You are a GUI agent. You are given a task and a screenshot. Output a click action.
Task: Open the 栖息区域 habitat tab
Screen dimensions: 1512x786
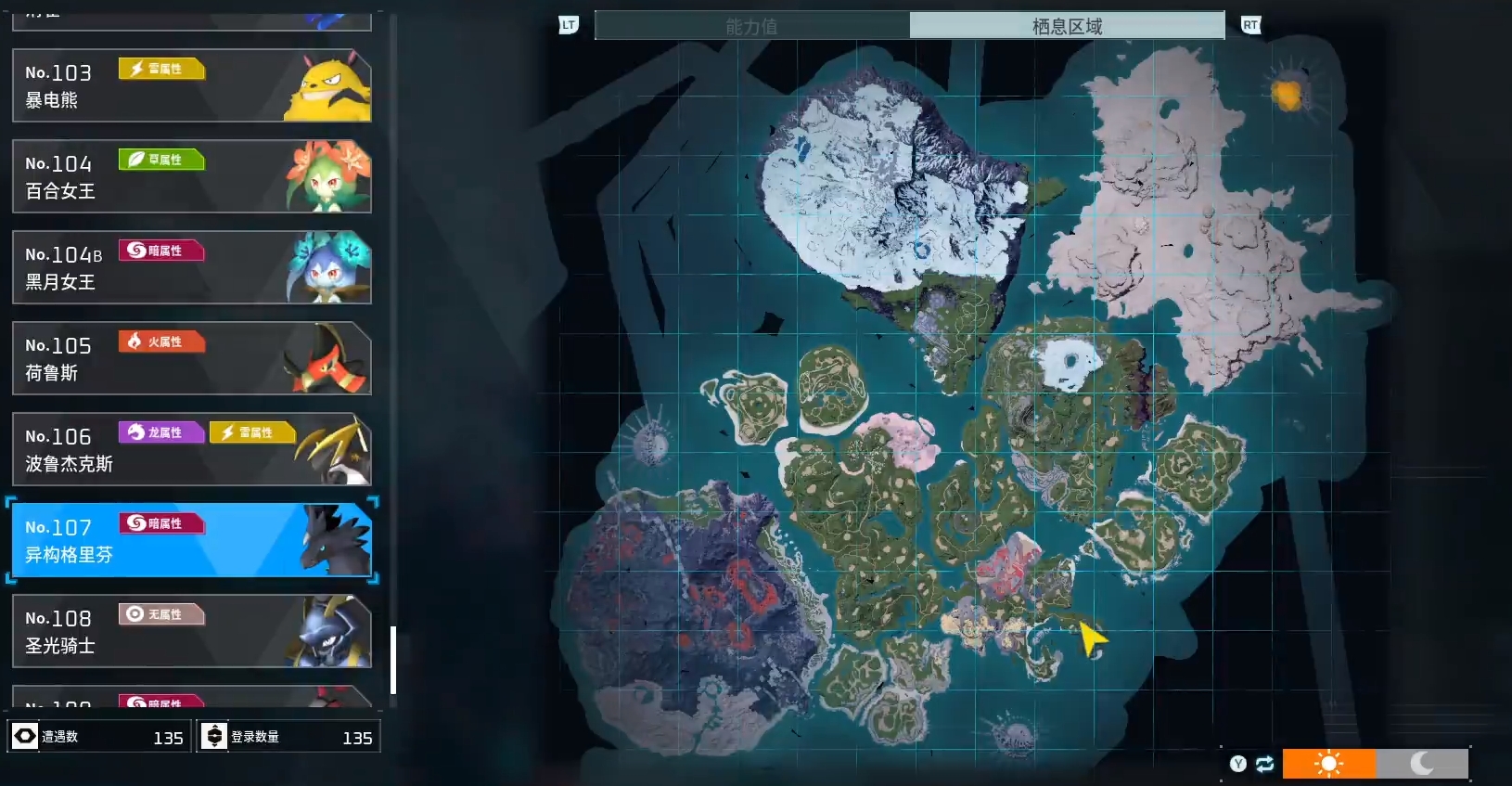point(1067,26)
